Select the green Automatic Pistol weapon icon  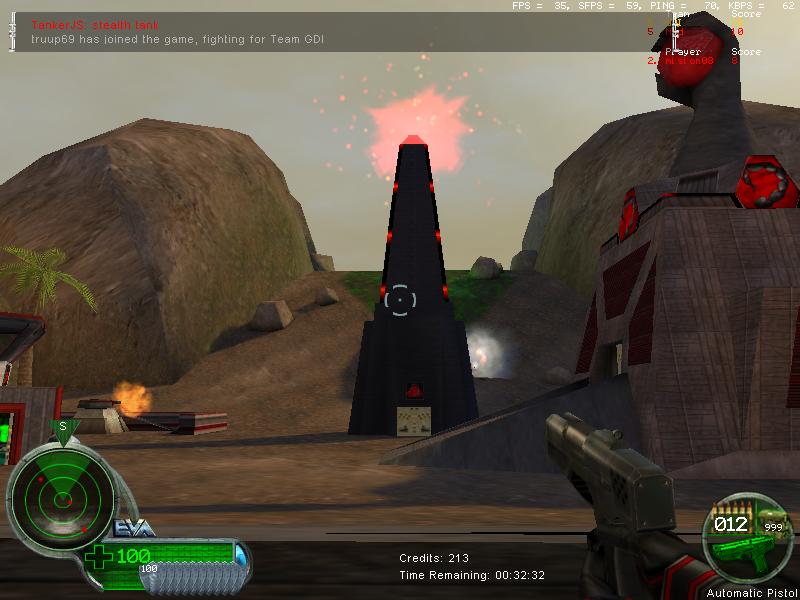(x=741, y=548)
